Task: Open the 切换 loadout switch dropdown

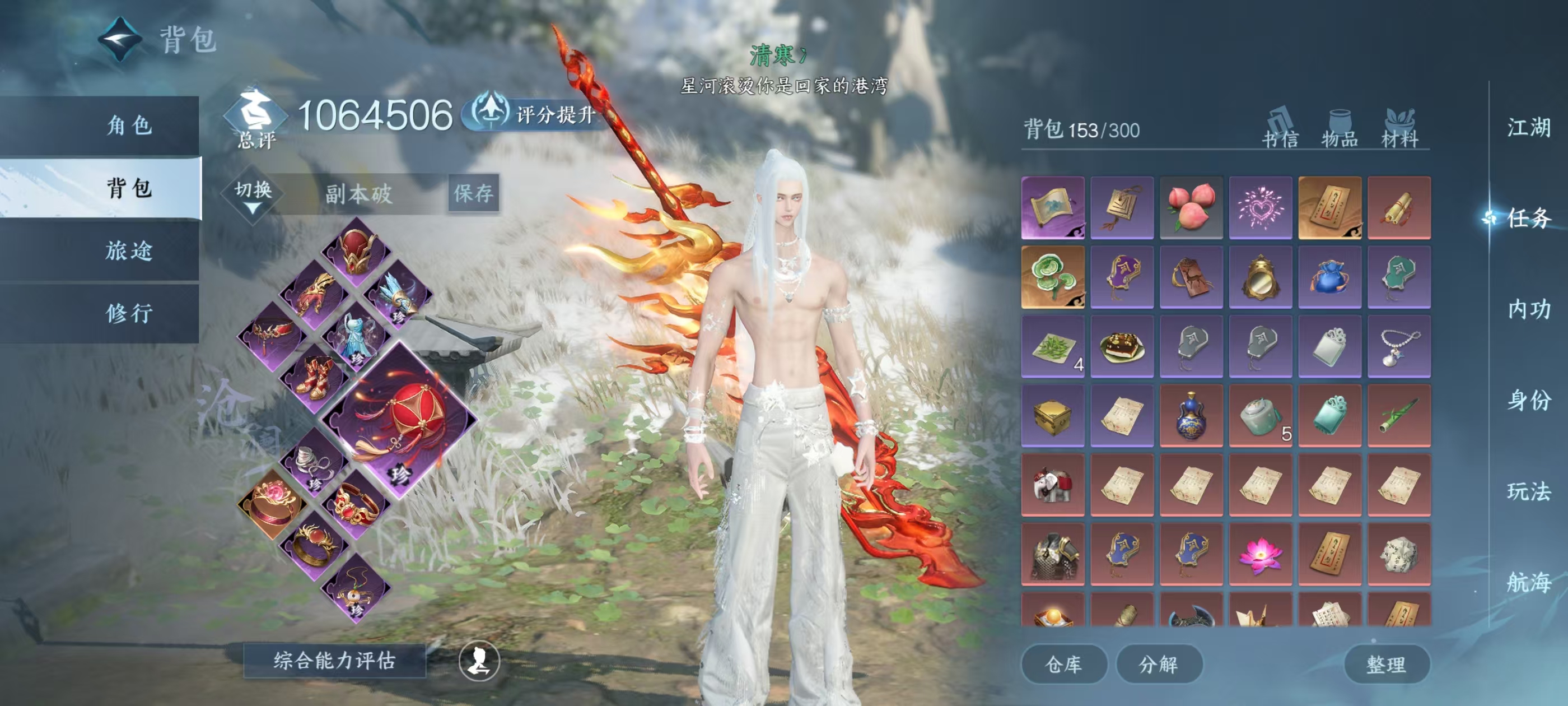Action: pos(253,194)
